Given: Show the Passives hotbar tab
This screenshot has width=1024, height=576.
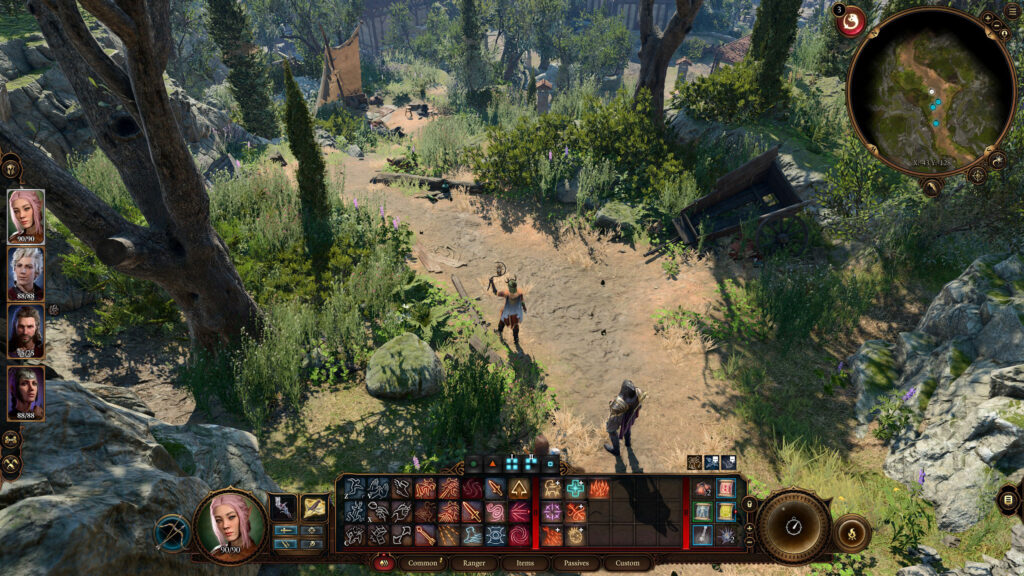Looking at the screenshot, I should [x=576, y=563].
